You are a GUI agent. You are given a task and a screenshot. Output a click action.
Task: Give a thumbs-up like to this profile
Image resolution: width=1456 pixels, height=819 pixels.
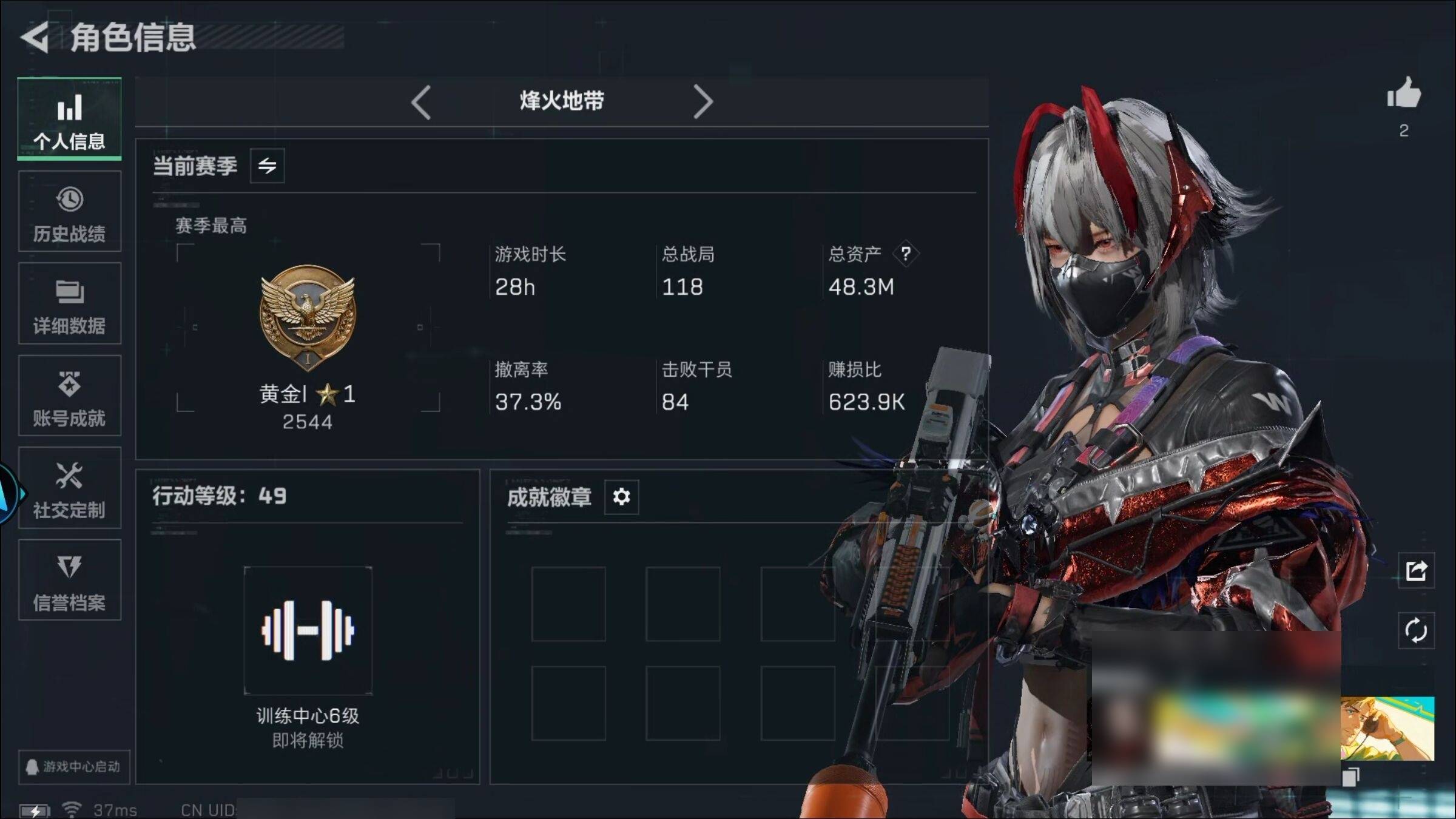point(1404,94)
